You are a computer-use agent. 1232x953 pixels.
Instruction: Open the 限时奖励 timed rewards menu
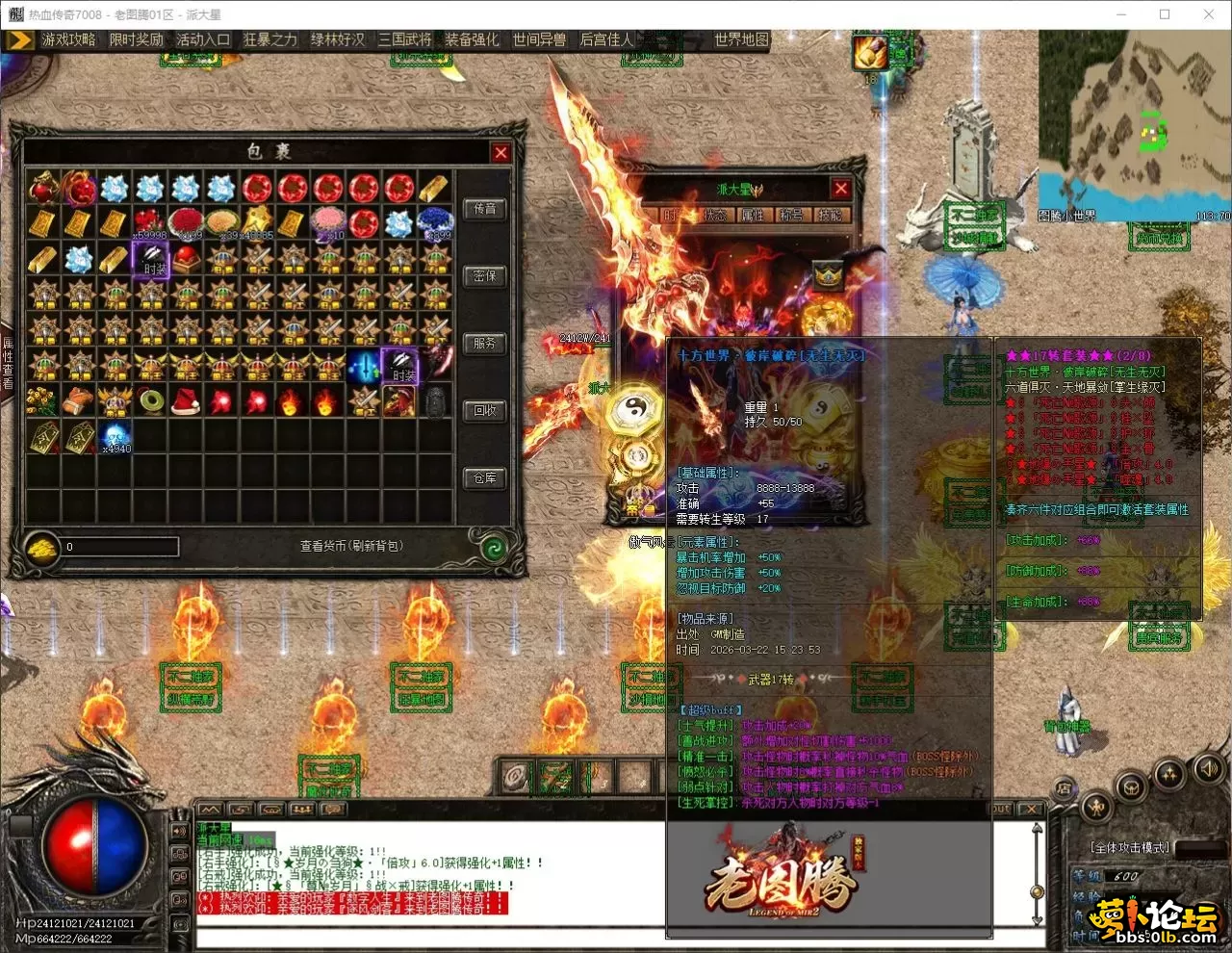point(136,39)
